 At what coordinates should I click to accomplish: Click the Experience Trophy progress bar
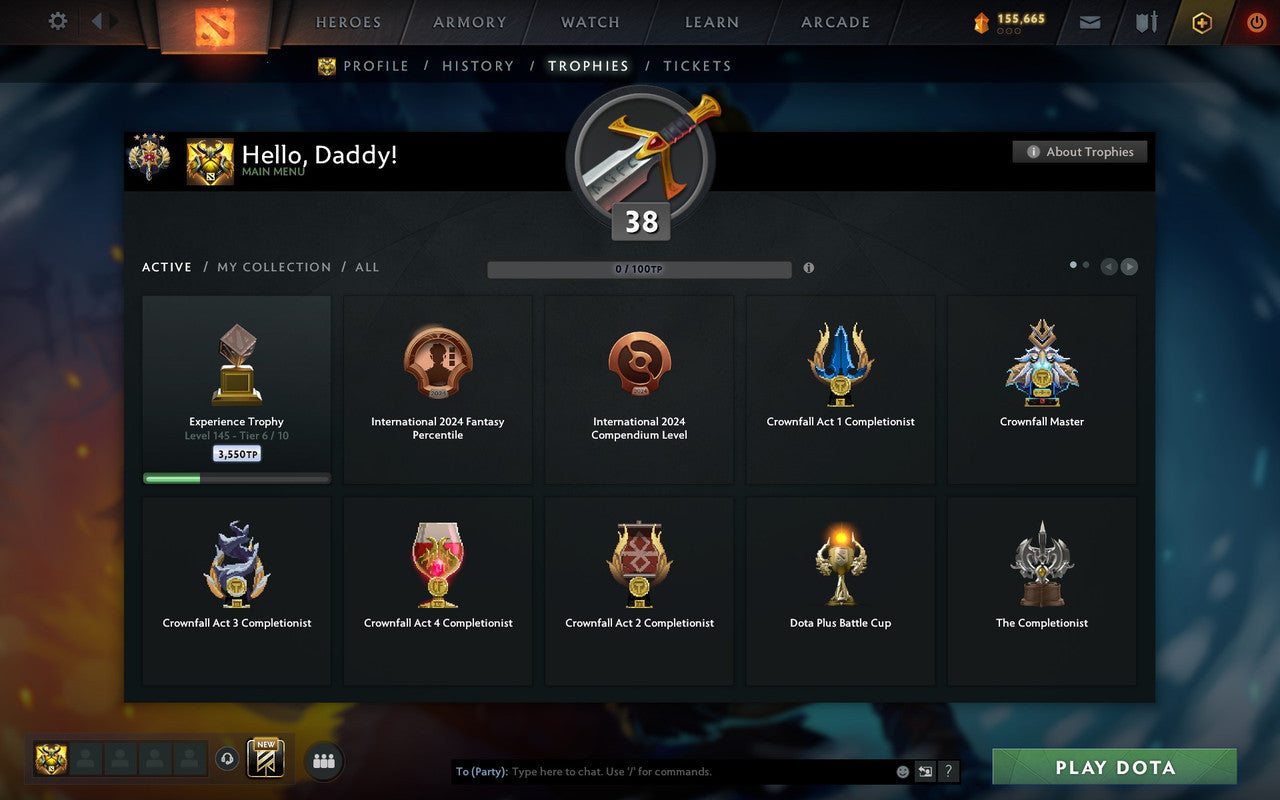[236, 478]
